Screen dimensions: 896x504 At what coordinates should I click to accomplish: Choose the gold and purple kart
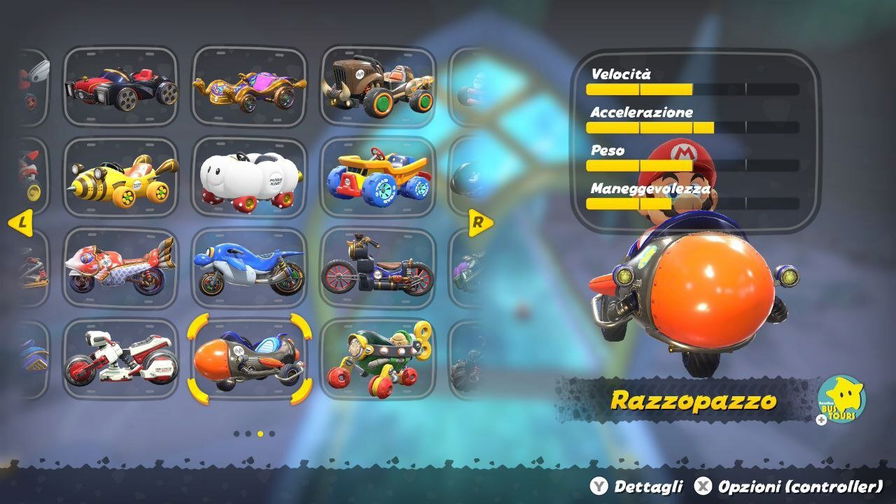(x=249, y=82)
